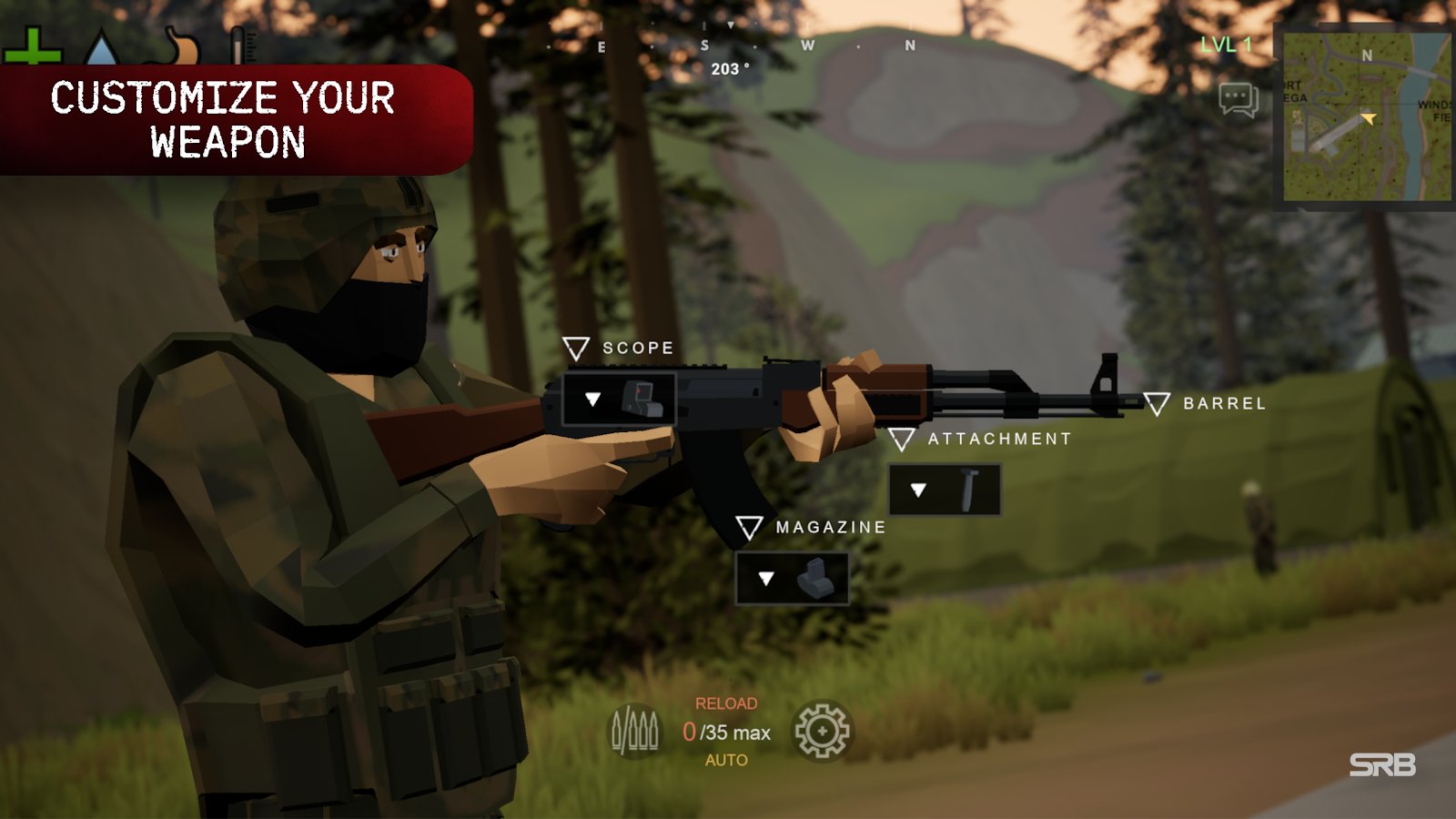Expand the Barrel option triangle
Viewport: 1456px width, 819px height.
click(1157, 403)
